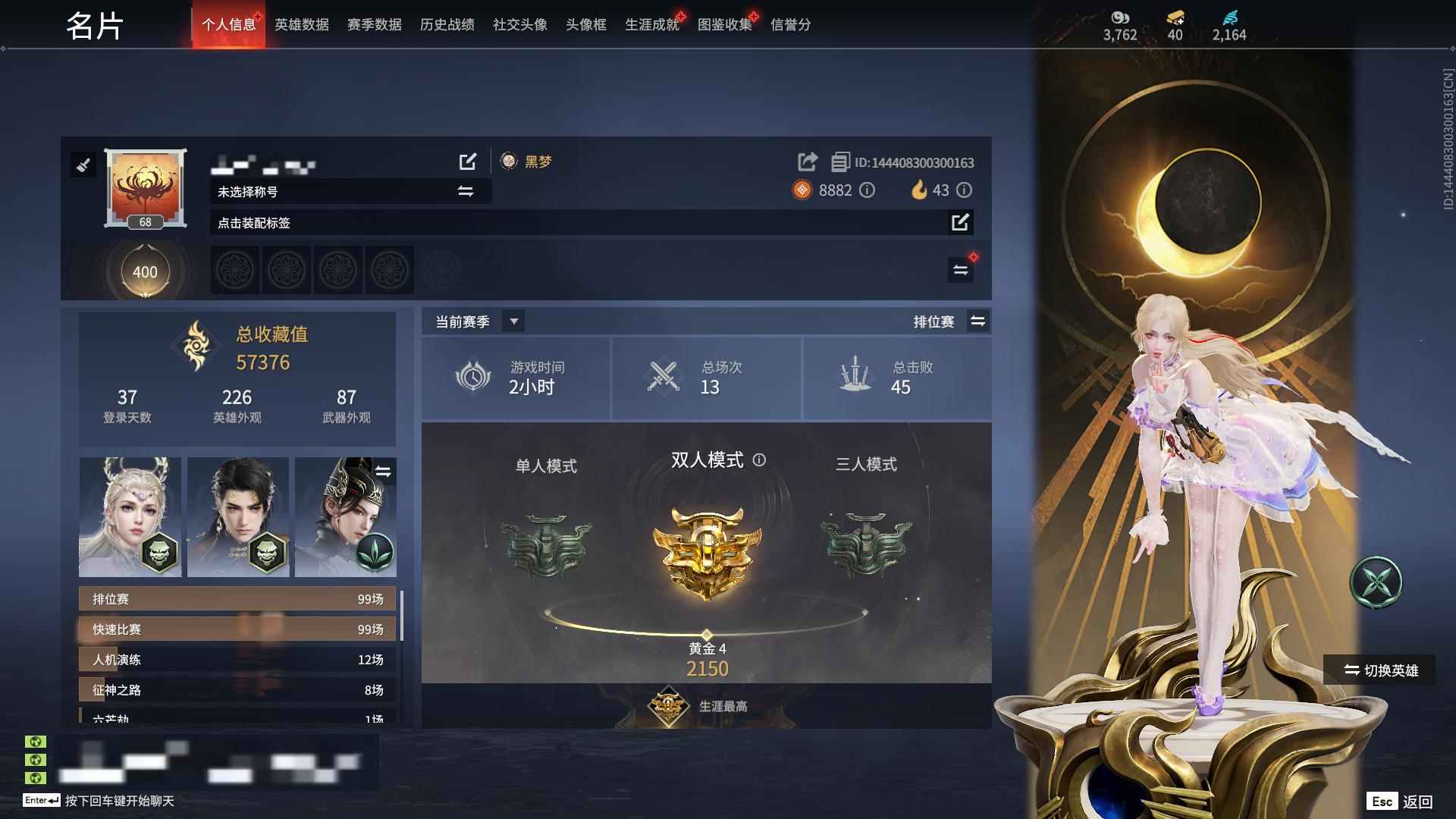Click the hero swap icon above hero portraits
Viewport: 1456px width, 819px height.
(384, 472)
